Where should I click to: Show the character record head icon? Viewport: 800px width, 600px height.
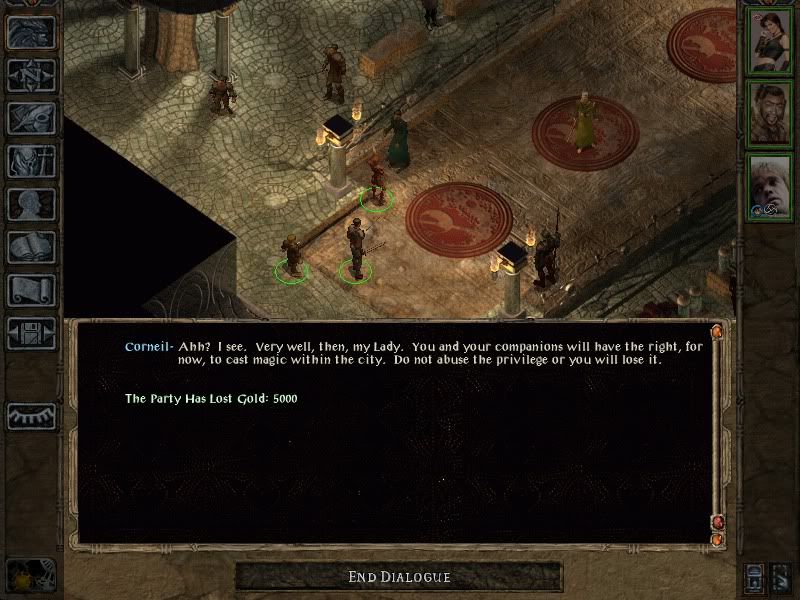click(x=32, y=204)
